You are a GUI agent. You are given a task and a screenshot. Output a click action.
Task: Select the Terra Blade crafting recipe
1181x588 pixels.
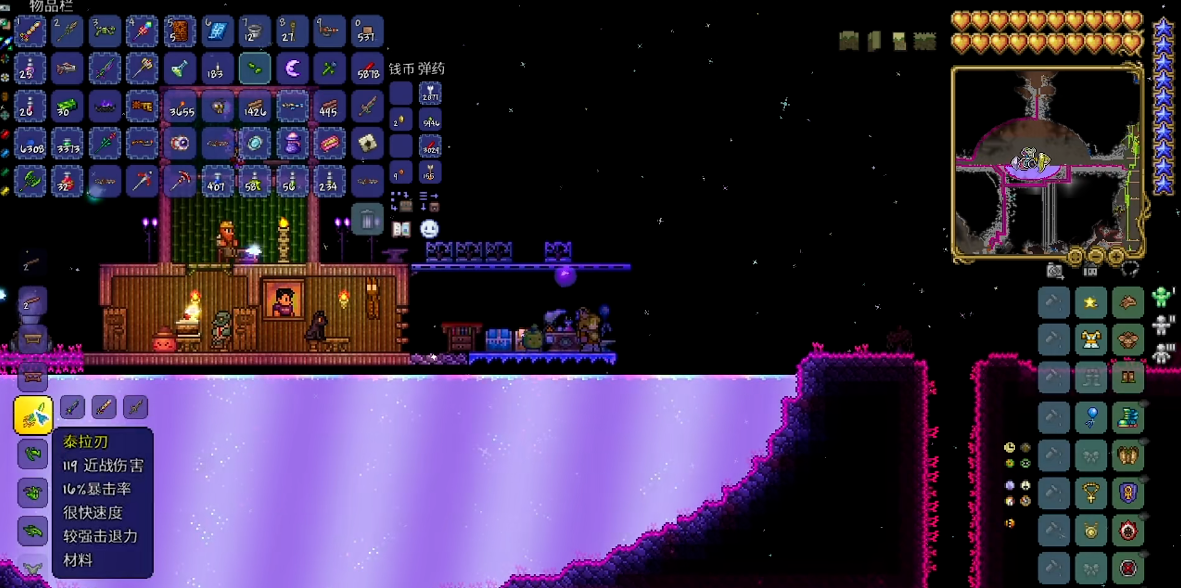point(32,415)
